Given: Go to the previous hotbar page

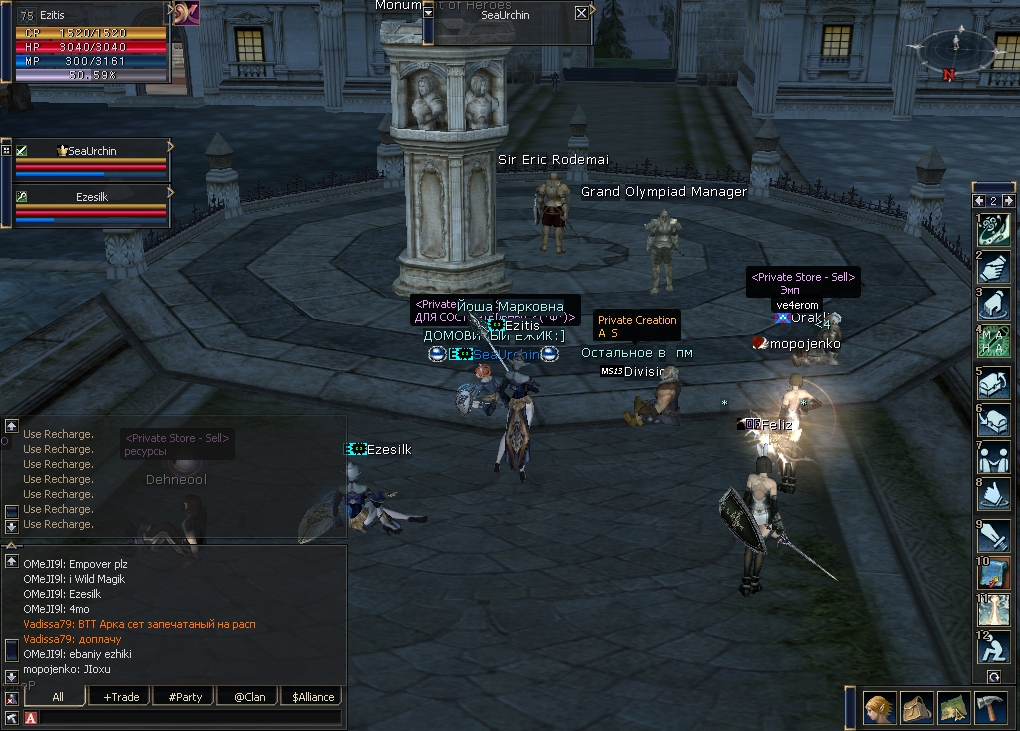Looking at the screenshot, I should point(980,200).
